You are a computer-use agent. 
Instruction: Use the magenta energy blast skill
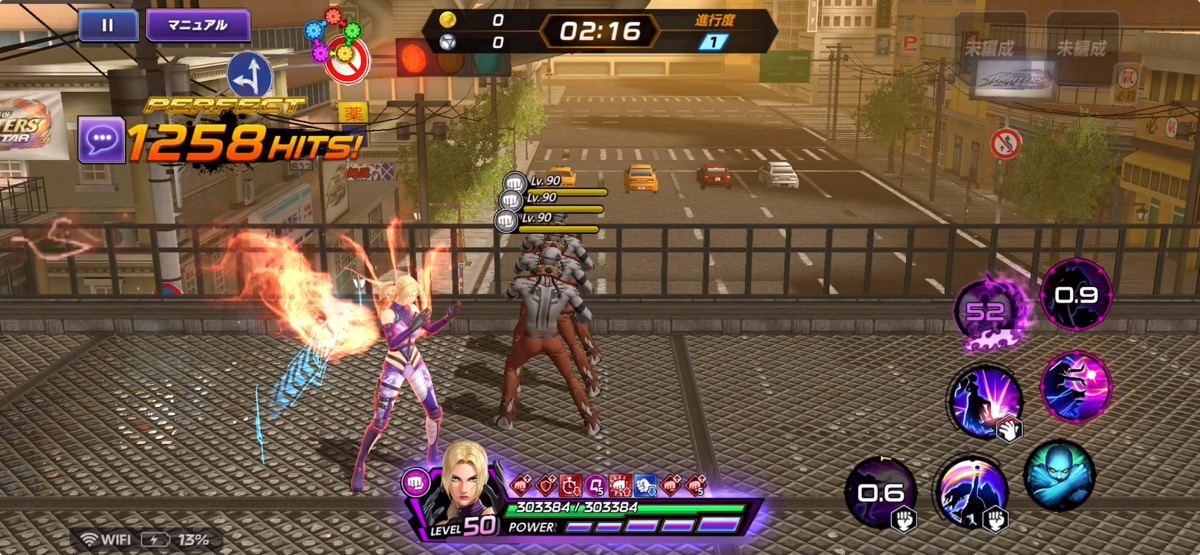coord(1075,385)
